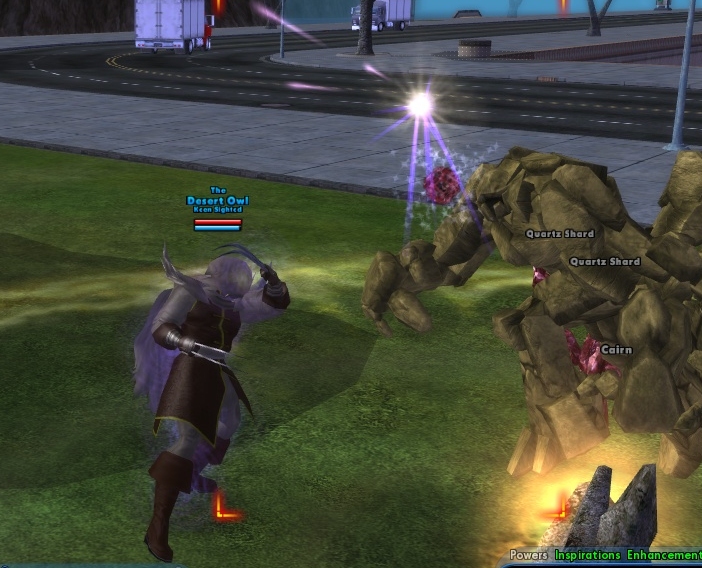Open the Powers window
The height and width of the screenshot is (568, 702).
[529, 555]
